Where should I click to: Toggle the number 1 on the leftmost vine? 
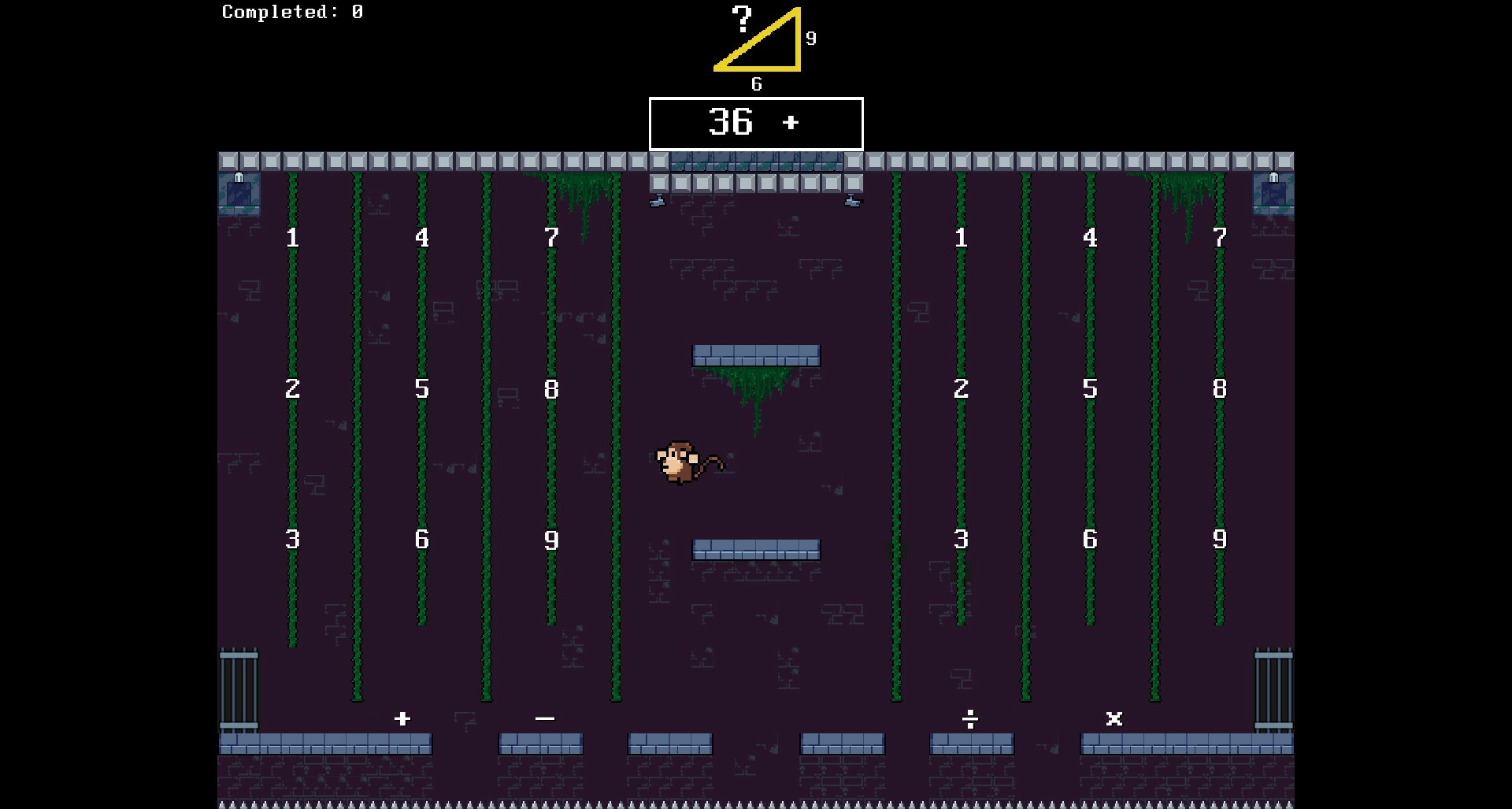point(292,236)
